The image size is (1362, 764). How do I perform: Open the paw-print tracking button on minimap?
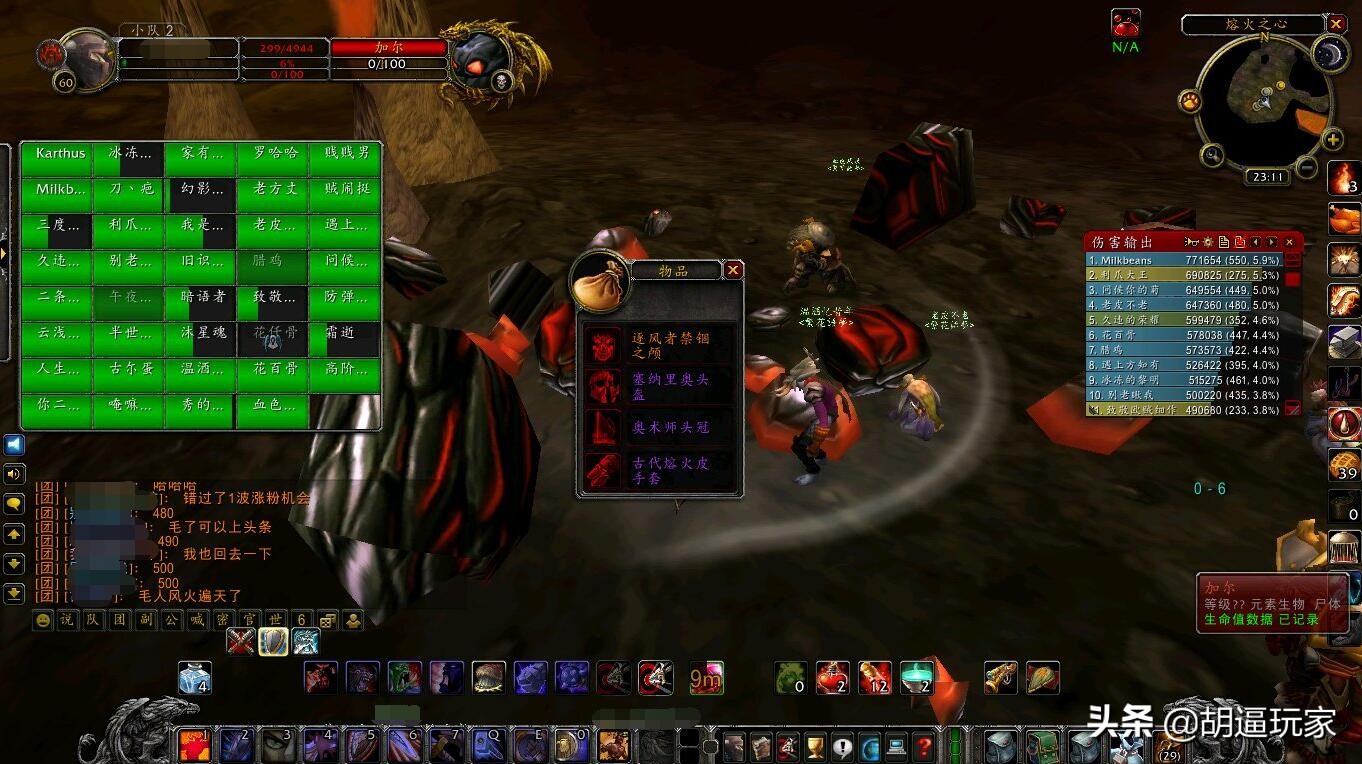(1190, 101)
